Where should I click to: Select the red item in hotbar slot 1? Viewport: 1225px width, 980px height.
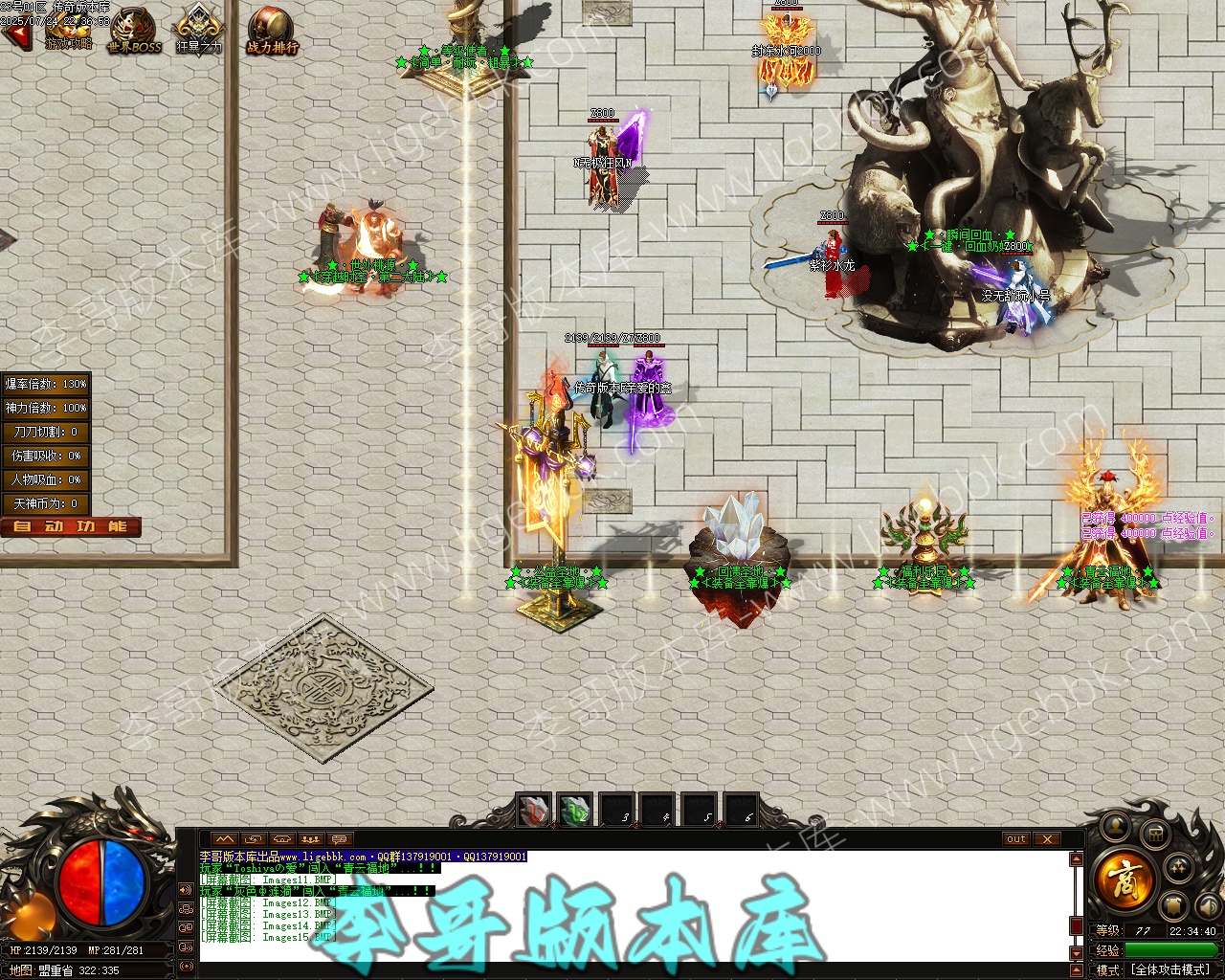tap(533, 812)
